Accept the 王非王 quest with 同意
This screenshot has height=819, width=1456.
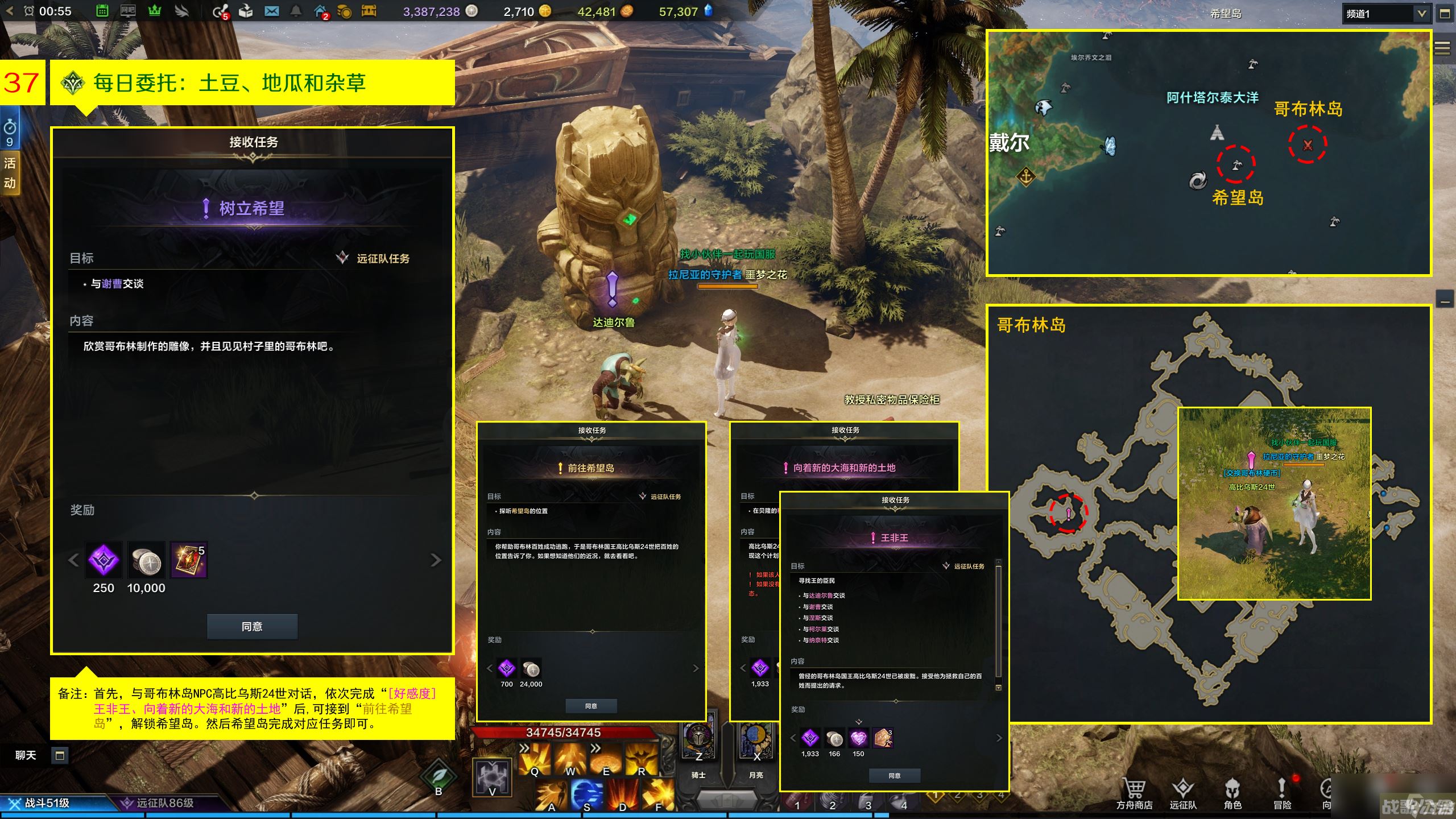[894, 775]
